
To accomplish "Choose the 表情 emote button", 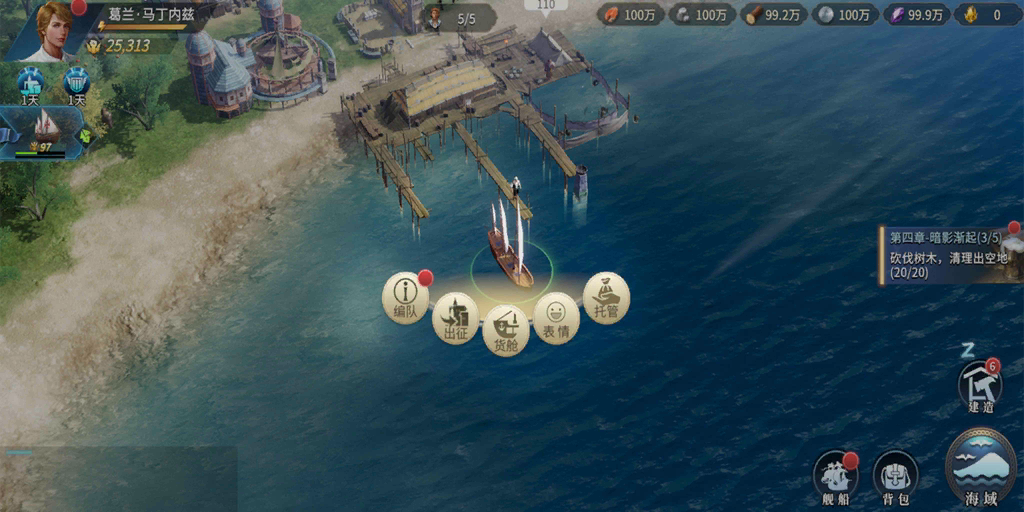I will [556, 318].
